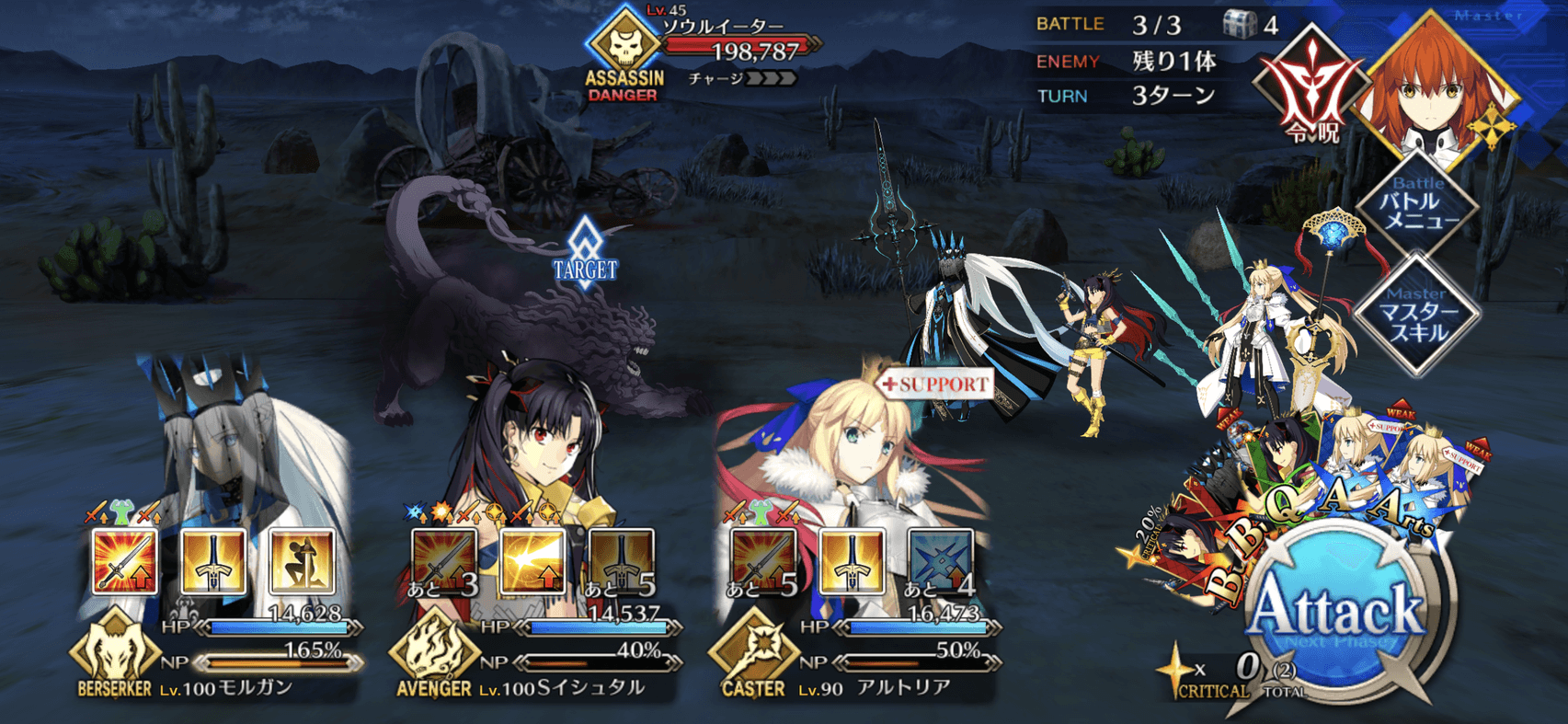The image size is (1568, 724).
Task: Select S Ishtar's skill with 3-turn cooldown
Action: pyautogui.click(x=445, y=561)
